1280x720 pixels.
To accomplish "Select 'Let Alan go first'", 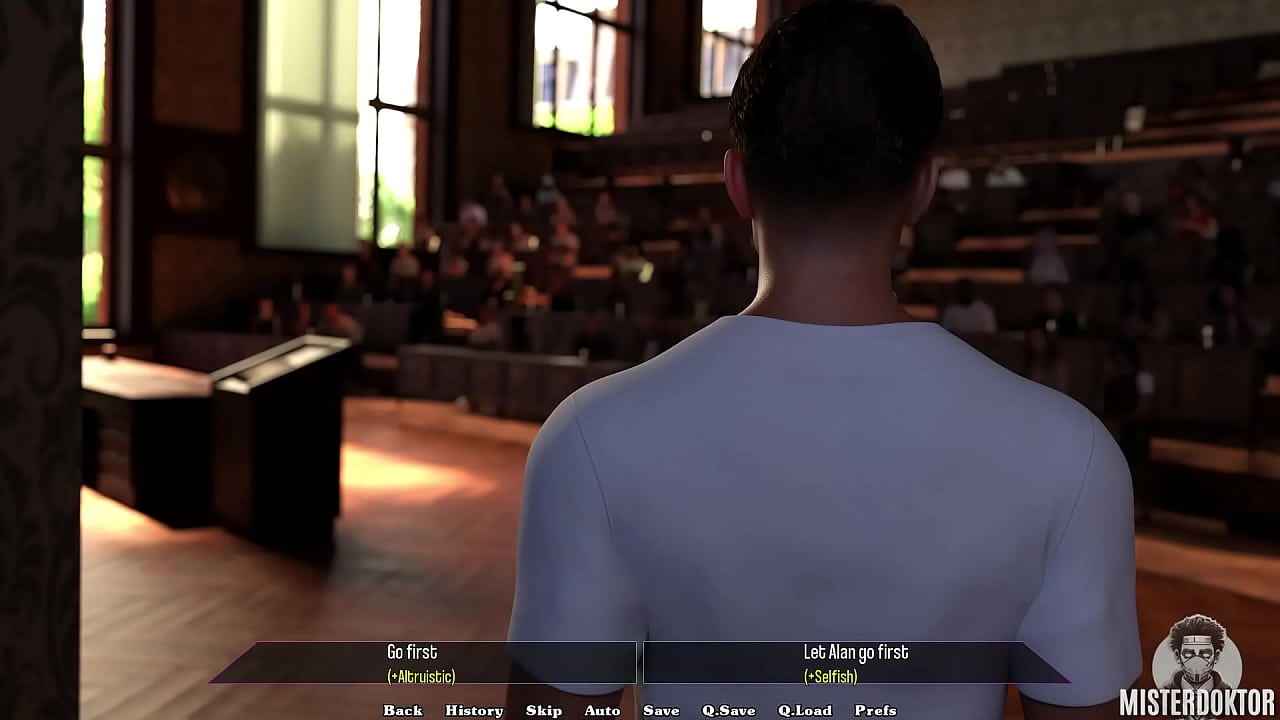I will (x=858, y=651).
